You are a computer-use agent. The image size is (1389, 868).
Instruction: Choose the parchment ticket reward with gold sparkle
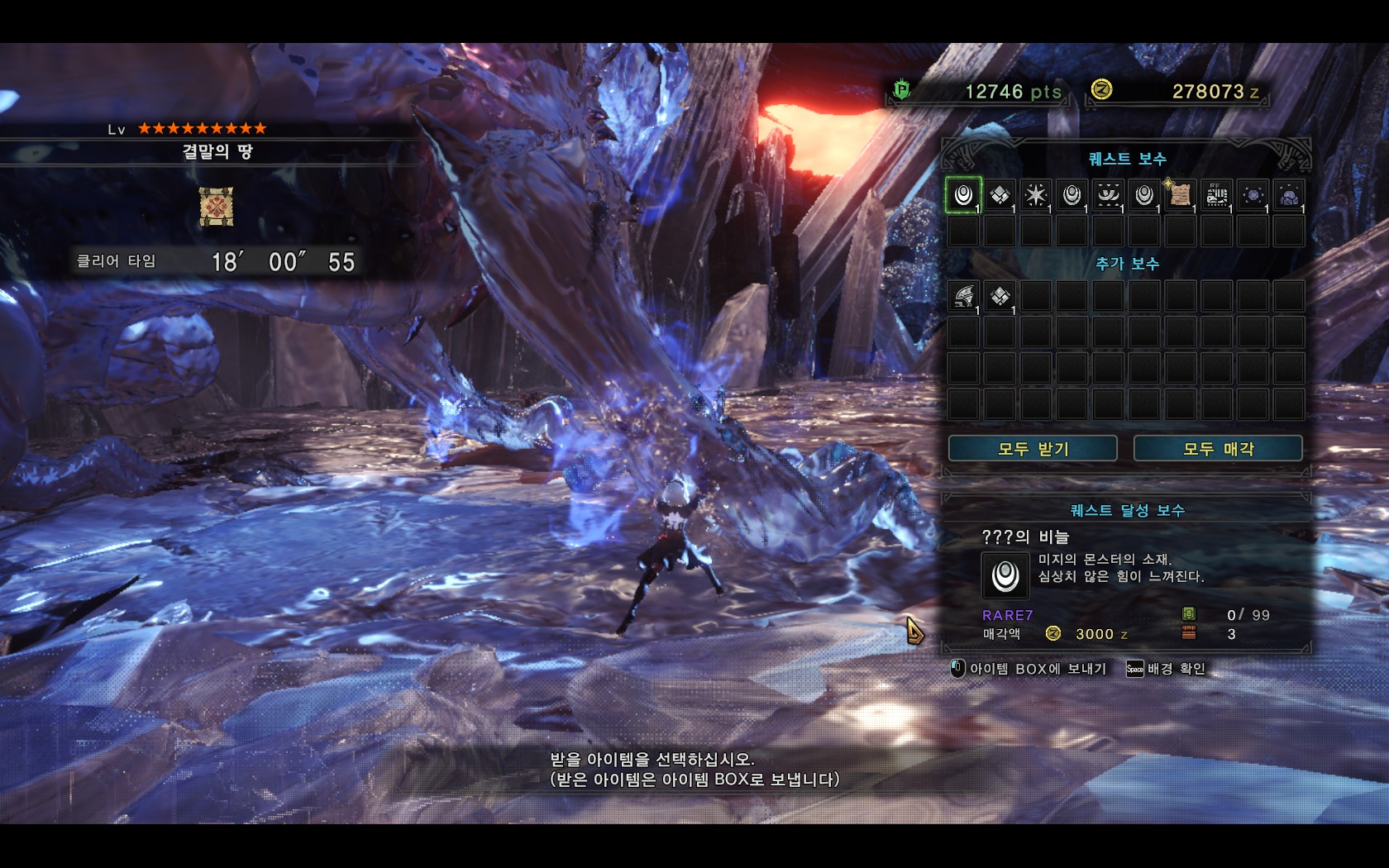1180,195
